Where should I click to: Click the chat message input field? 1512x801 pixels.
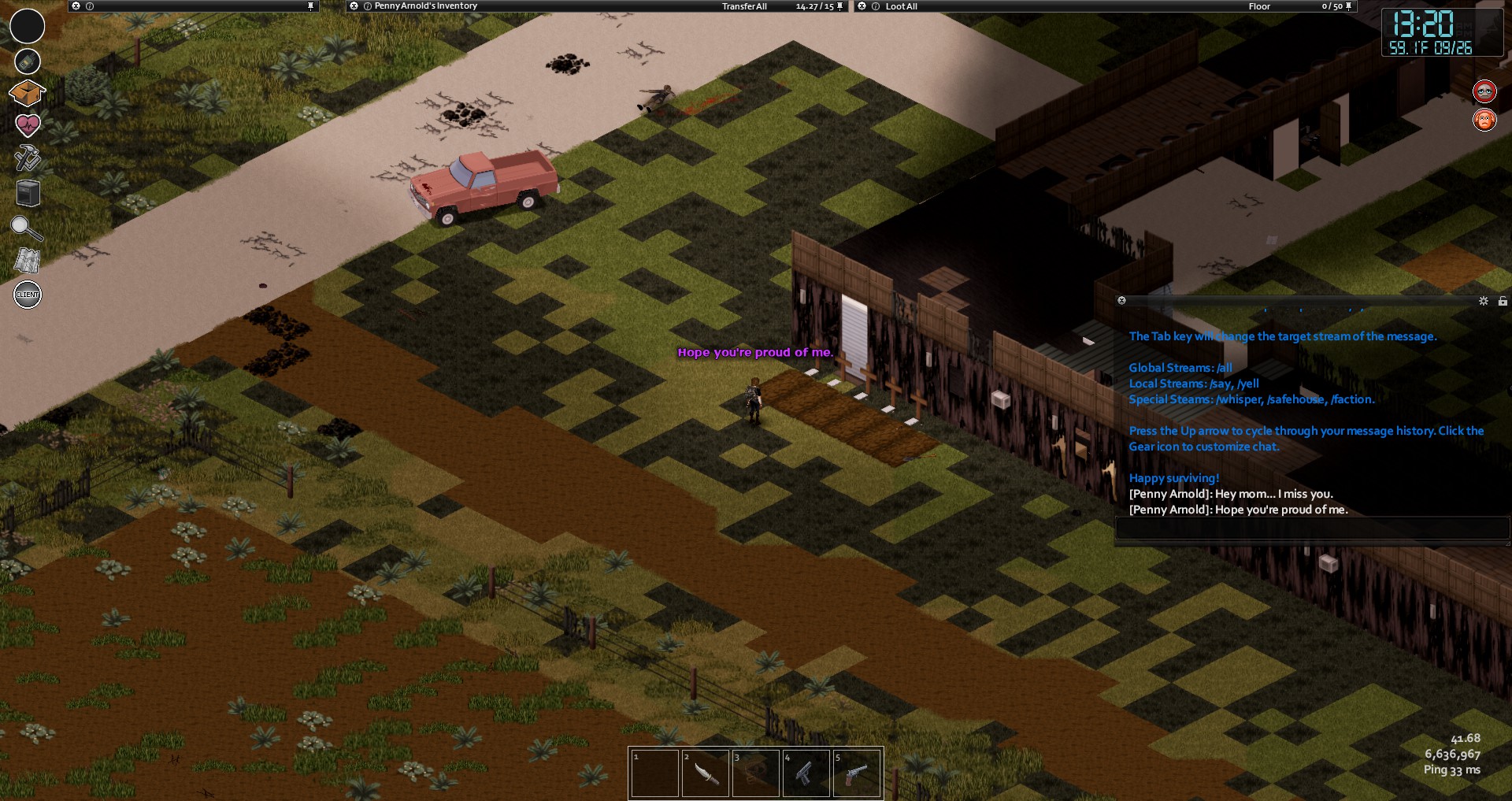pyautogui.click(x=1311, y=528)
